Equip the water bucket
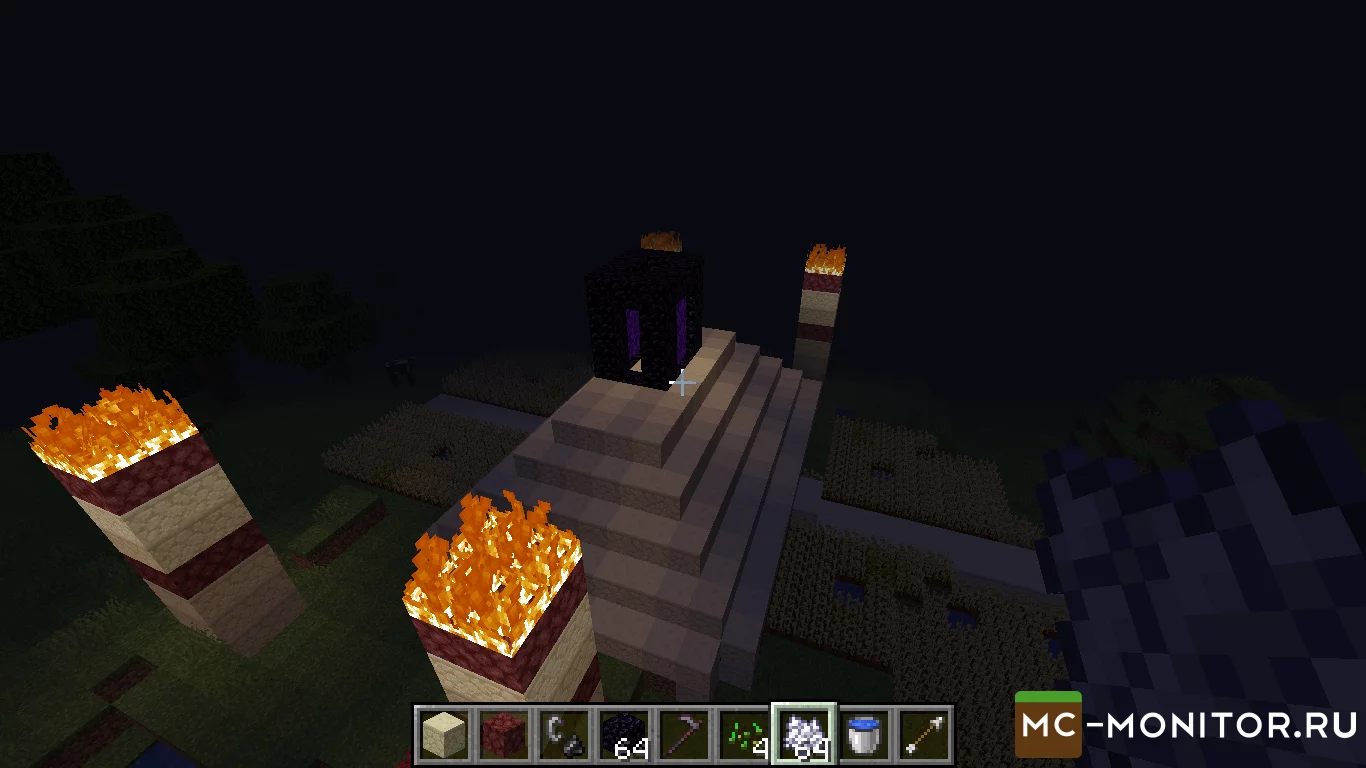 (864, 736)
